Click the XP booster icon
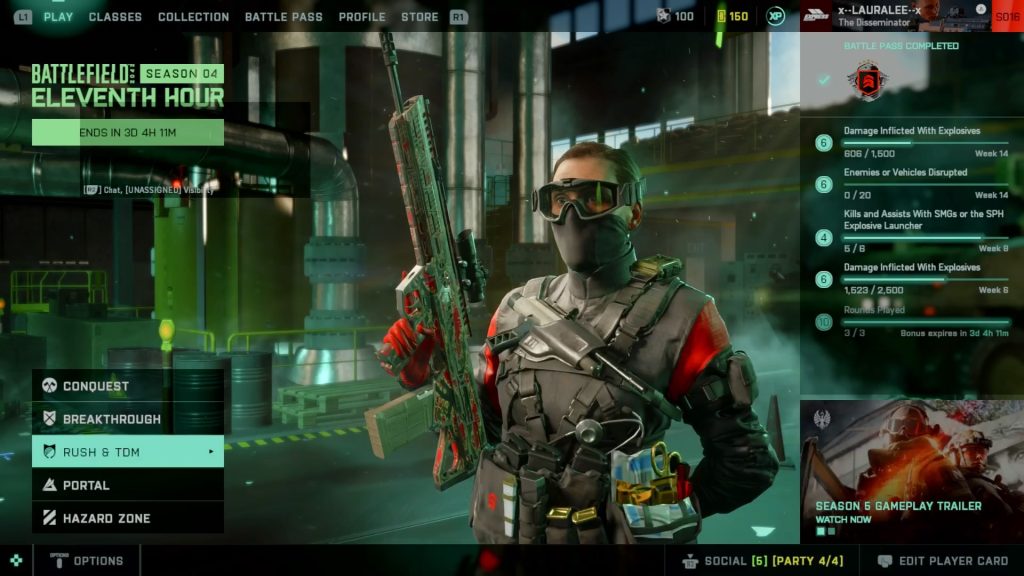 [x=776, y=16]
